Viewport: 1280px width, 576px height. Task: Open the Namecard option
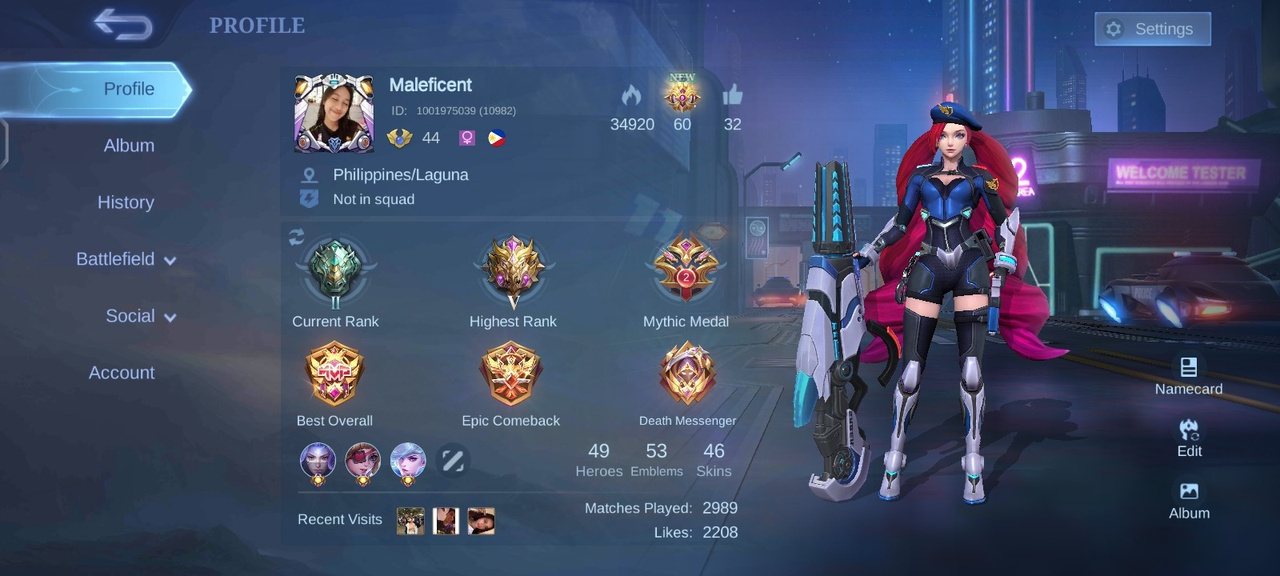[x=1188, y=375]
